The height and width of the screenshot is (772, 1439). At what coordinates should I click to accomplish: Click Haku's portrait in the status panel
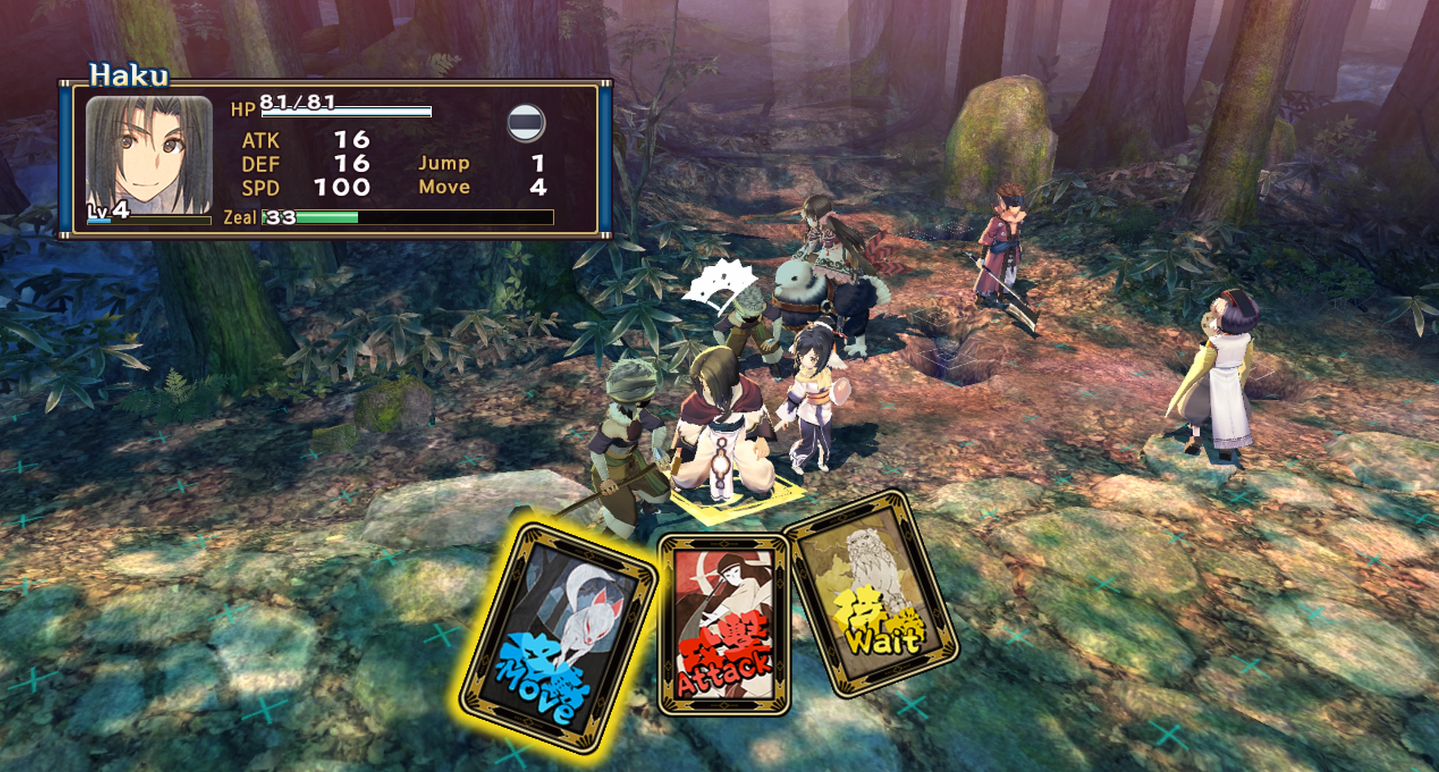tap(149, 156)
